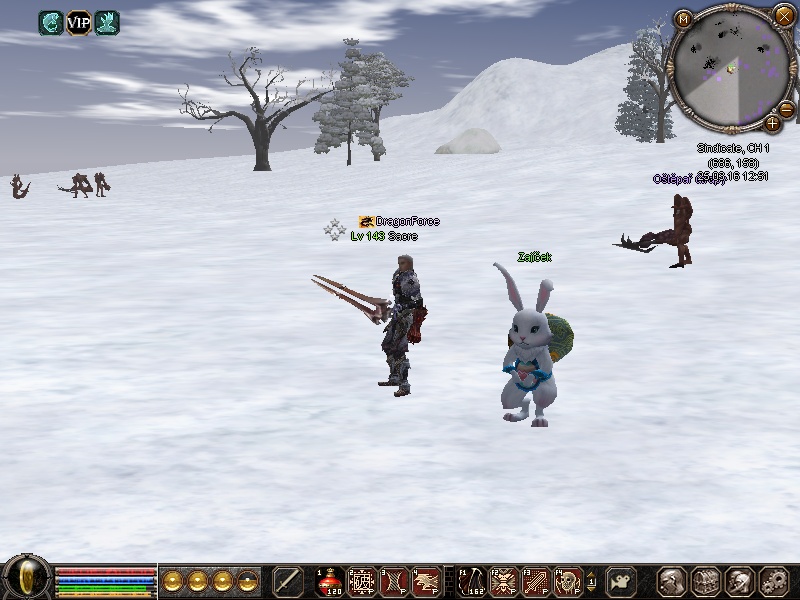Open the full map with the M button
800x600 pixels.
(x=684, y=18)
